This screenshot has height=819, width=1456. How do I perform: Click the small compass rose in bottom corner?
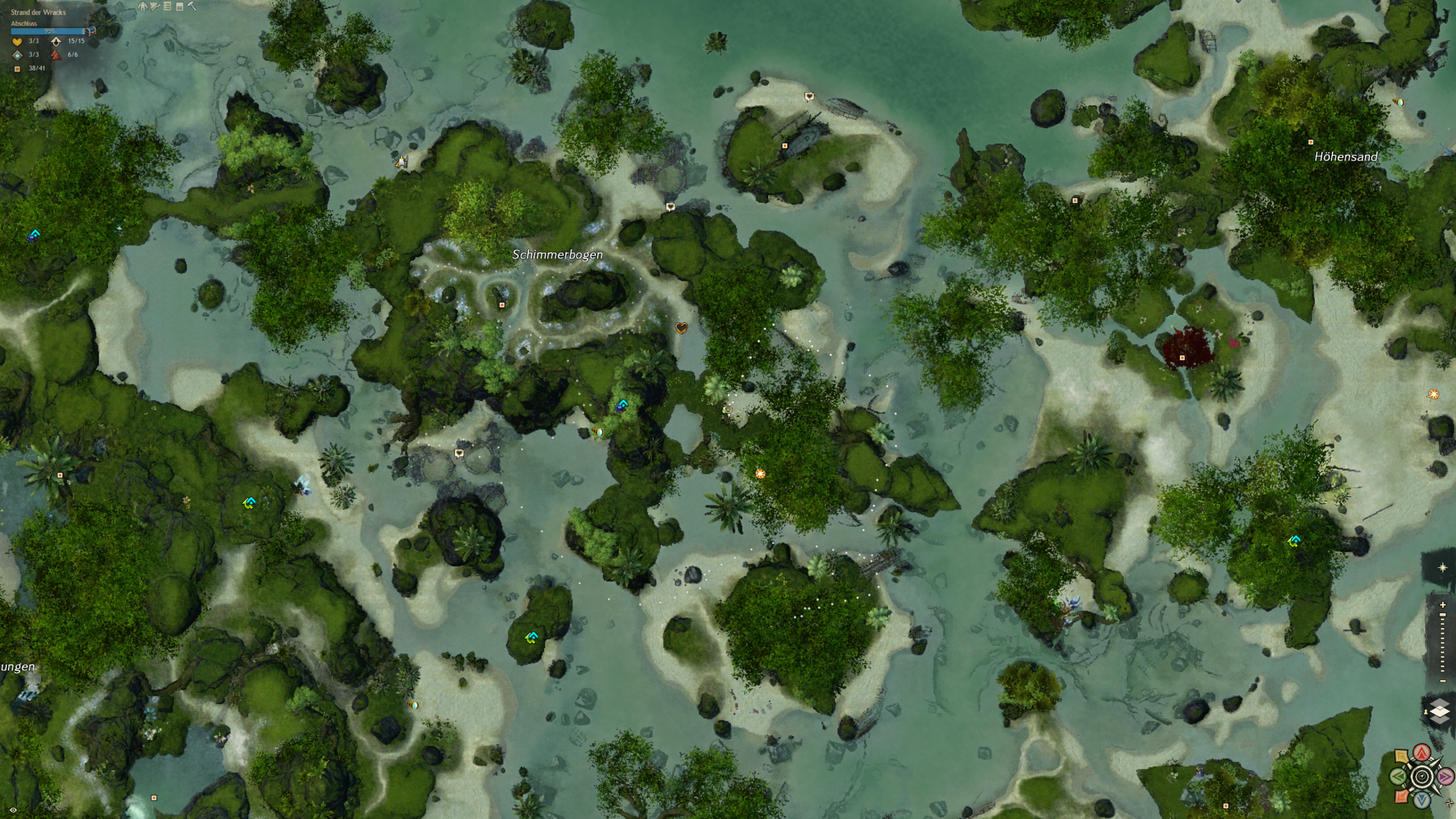point(1449,804)
